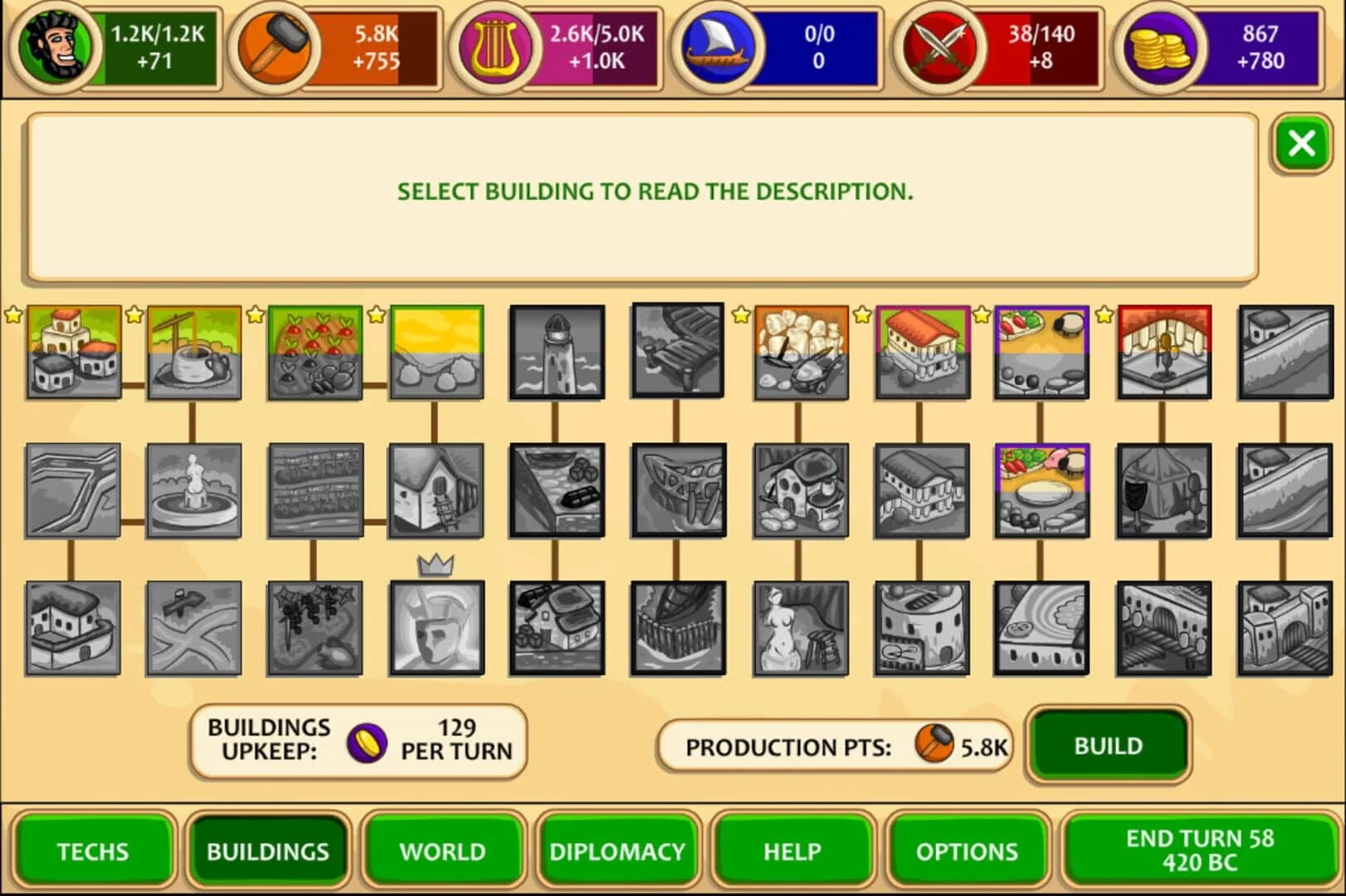Image resolution: width=1346 pixels, height=896 pixels.
Task: Open the HELP screen
Action: pos(793,850)
